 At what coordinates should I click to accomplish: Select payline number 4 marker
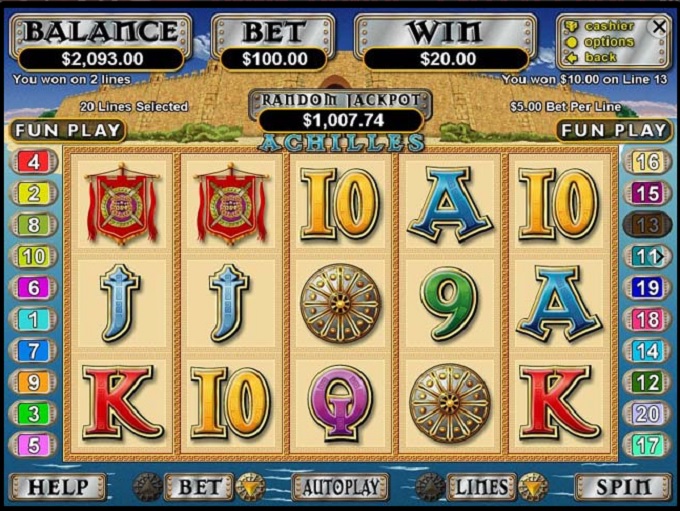click(x=33, y=161)
